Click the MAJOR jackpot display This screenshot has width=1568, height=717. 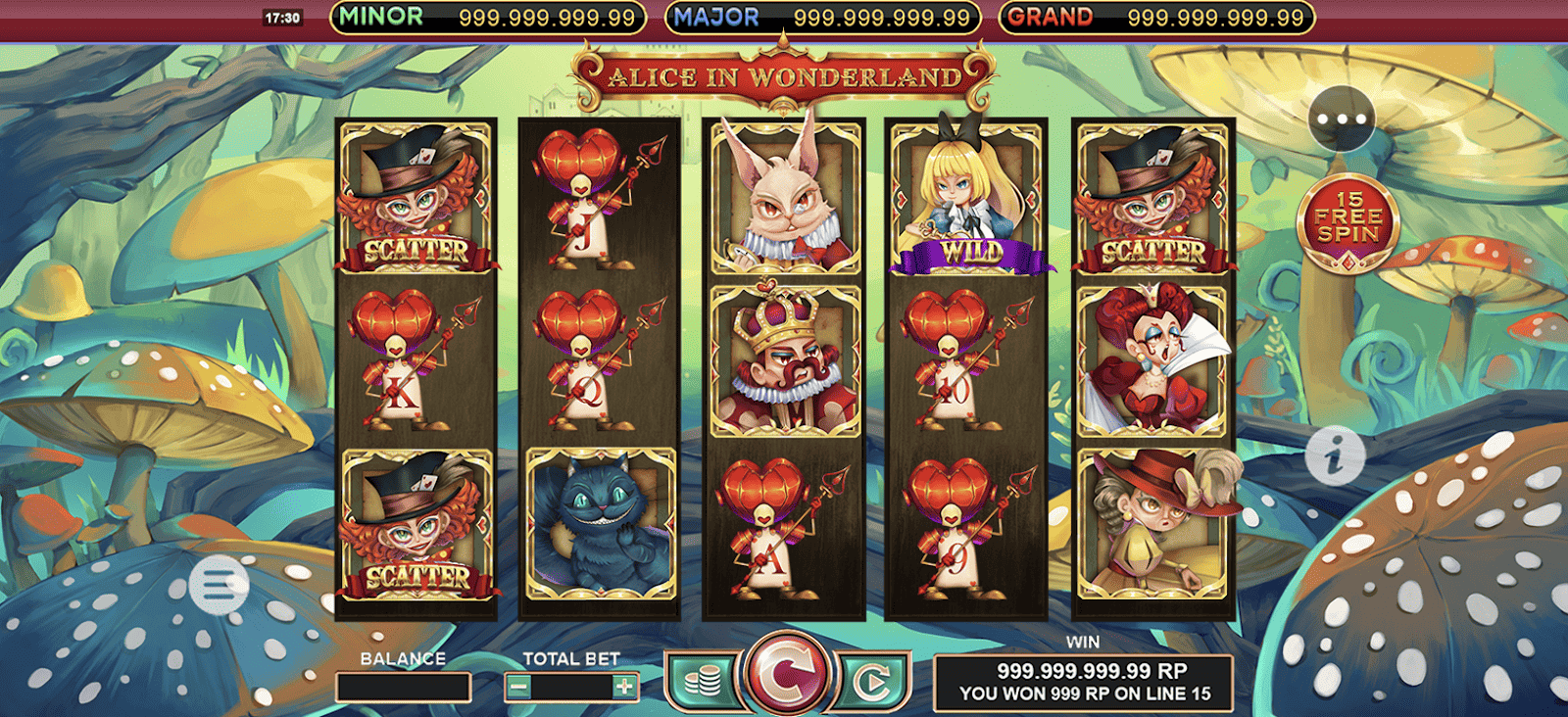pyautogui.click(x=823, y=17)
